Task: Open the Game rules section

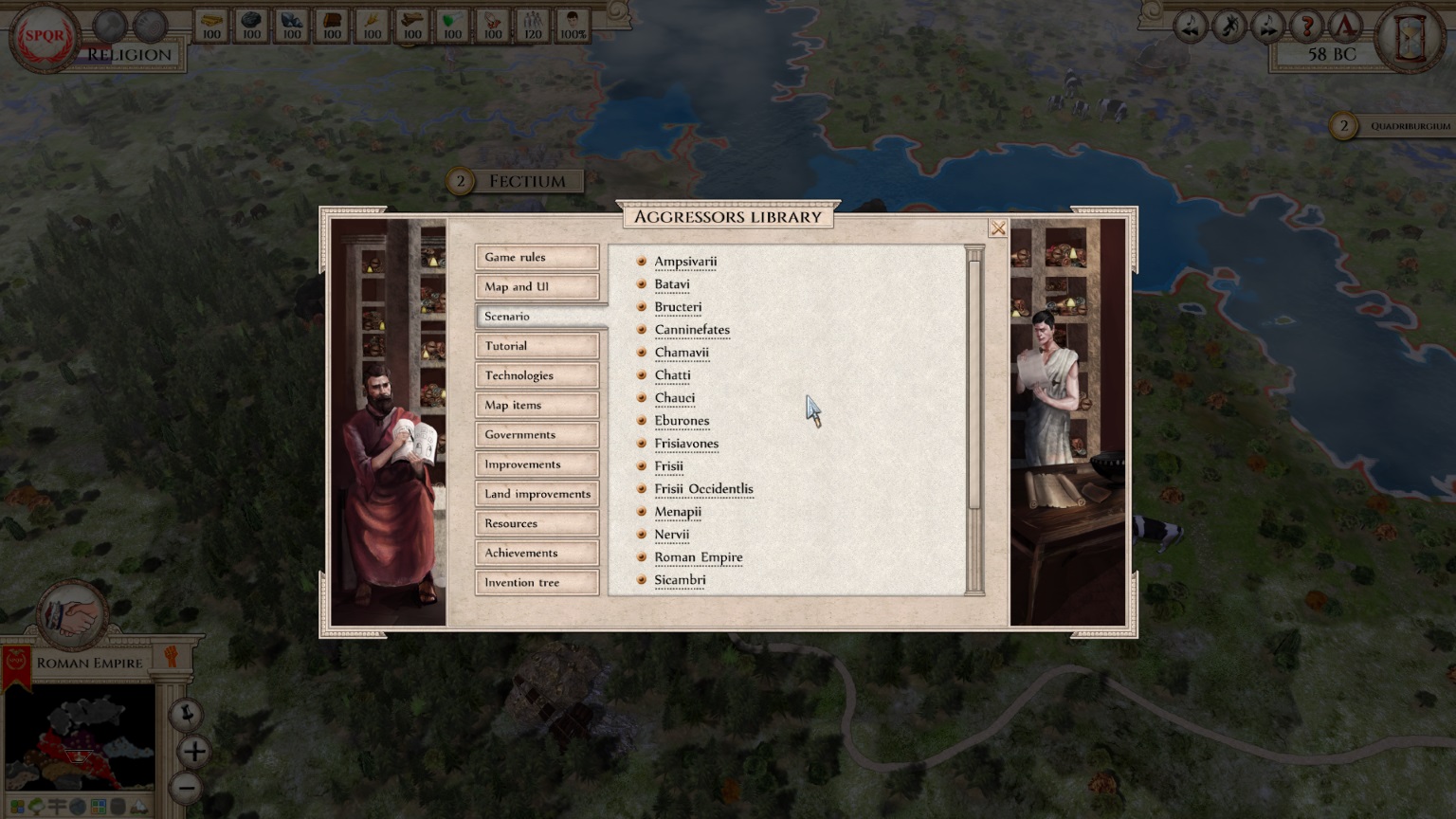Action: point(537,257)
